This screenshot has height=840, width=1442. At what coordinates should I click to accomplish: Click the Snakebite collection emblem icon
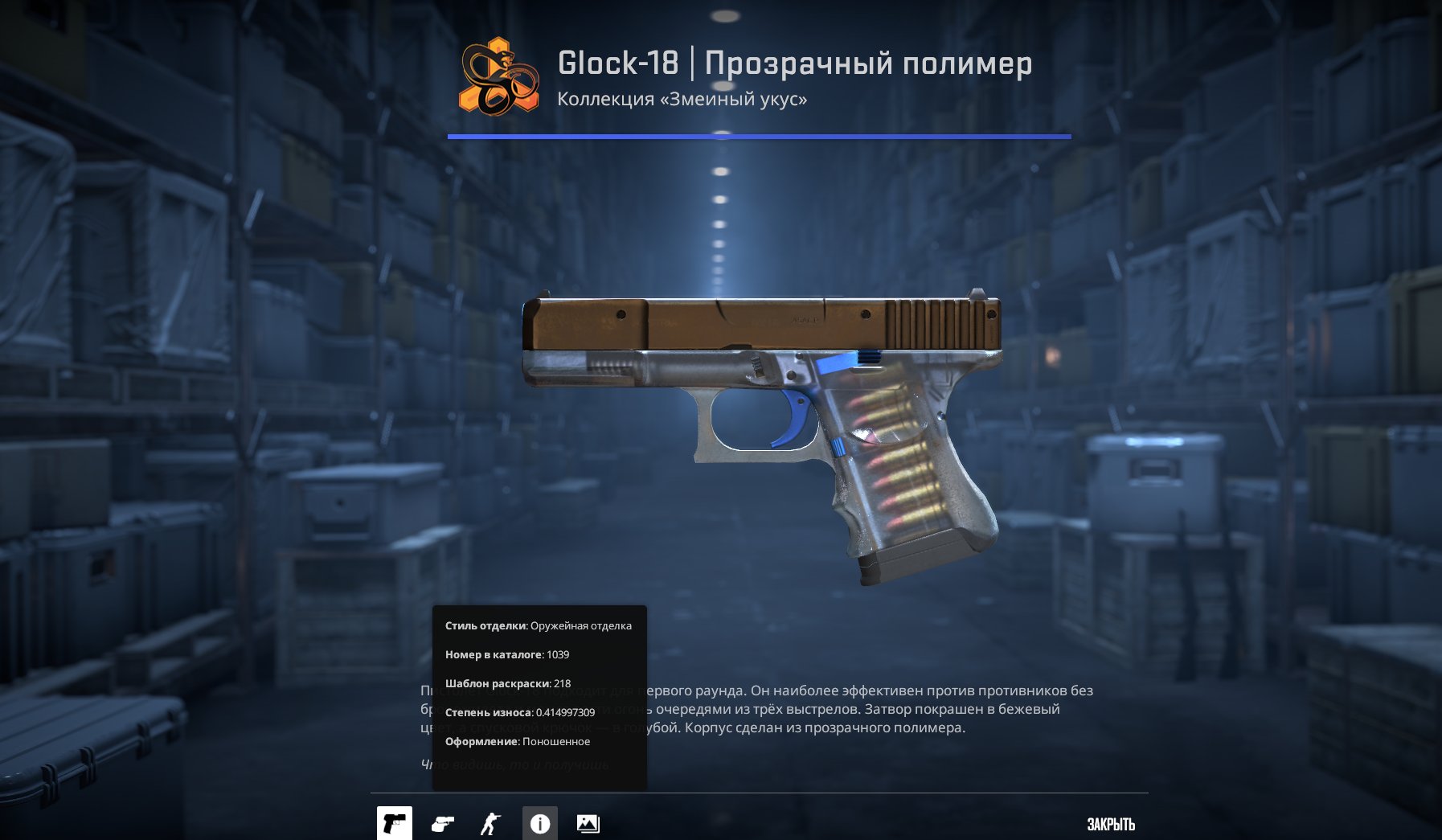point(494,78)
